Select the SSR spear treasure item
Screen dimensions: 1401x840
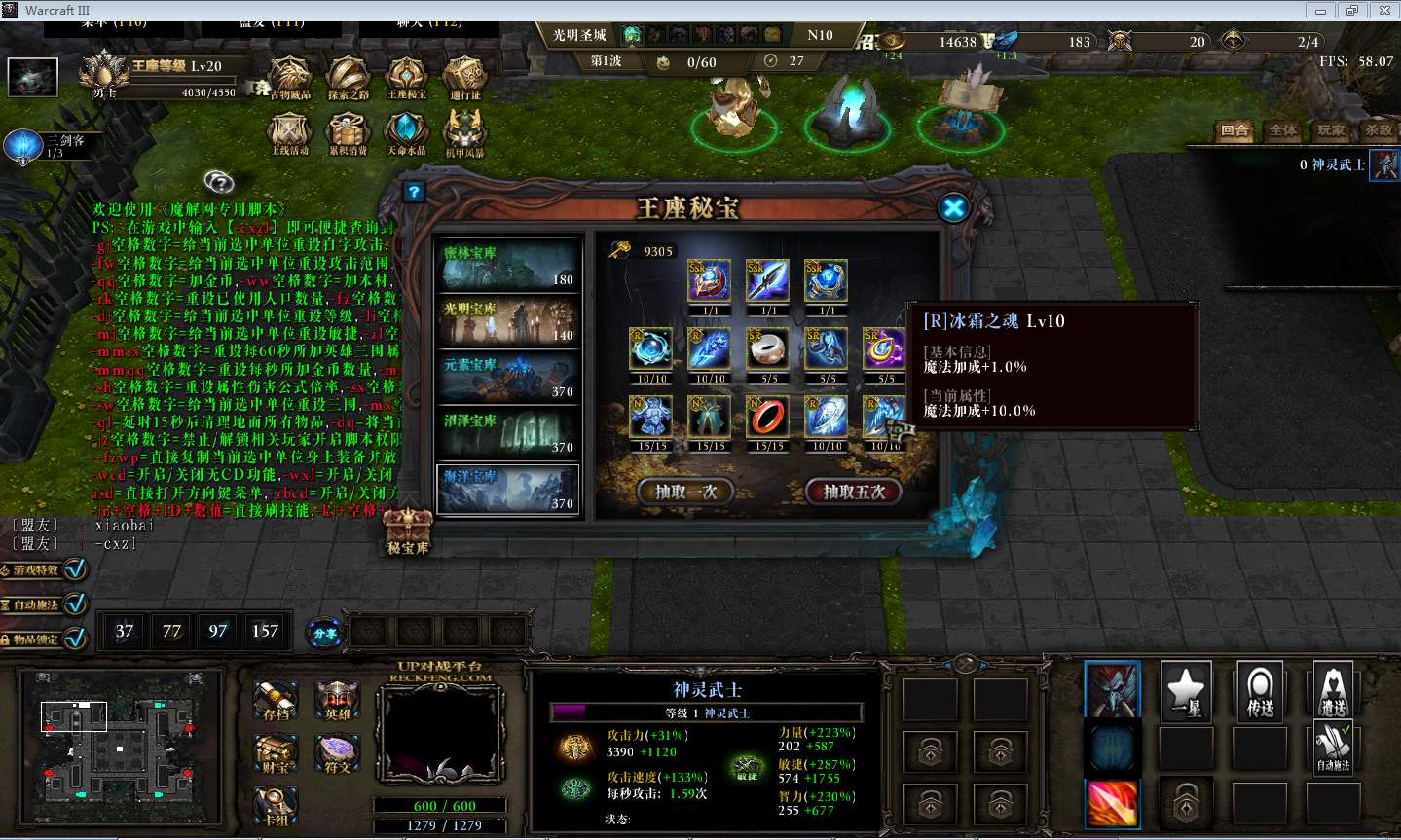point(768,281)
